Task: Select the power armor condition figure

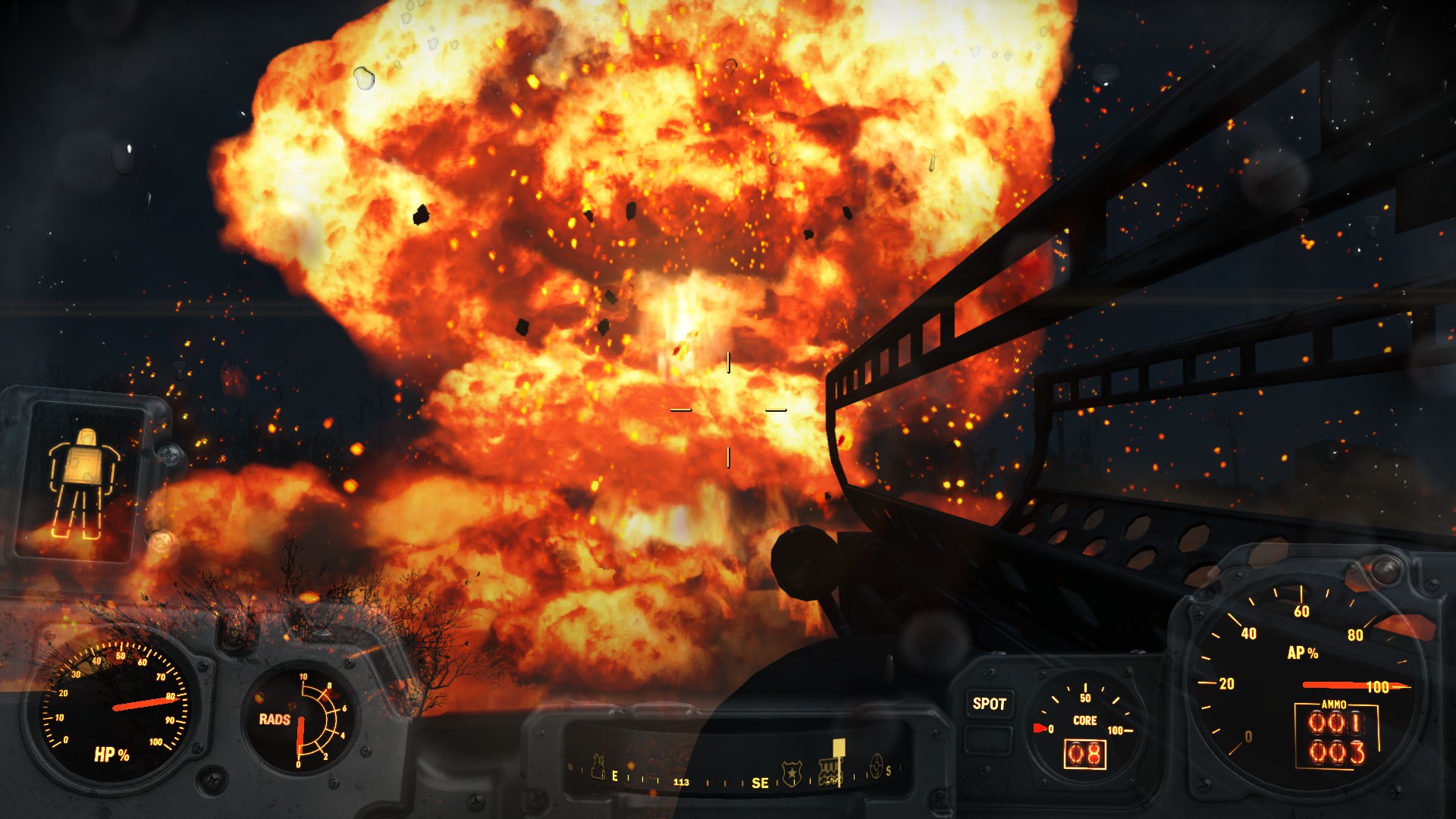Action: (83, 482)
